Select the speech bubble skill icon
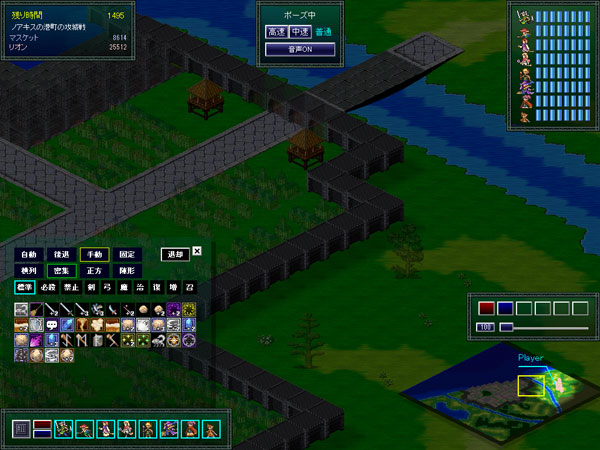This screenshot has width=600, height=450. pos(51,325)
